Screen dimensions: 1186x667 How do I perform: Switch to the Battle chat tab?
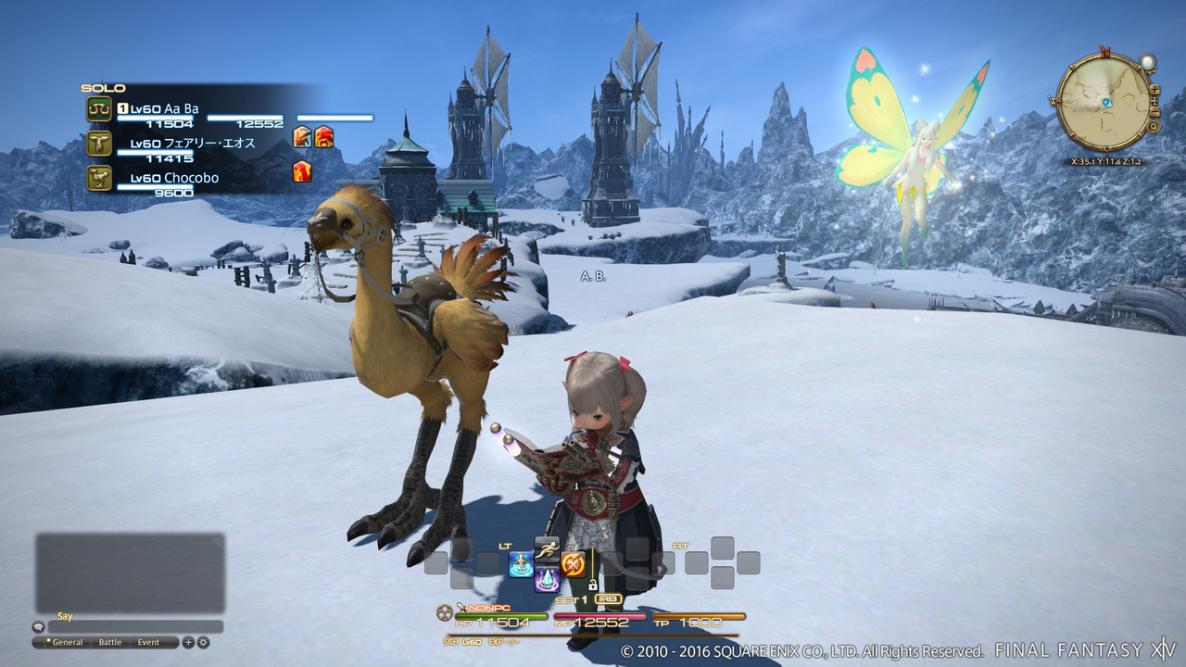click(x=109, y=642)
